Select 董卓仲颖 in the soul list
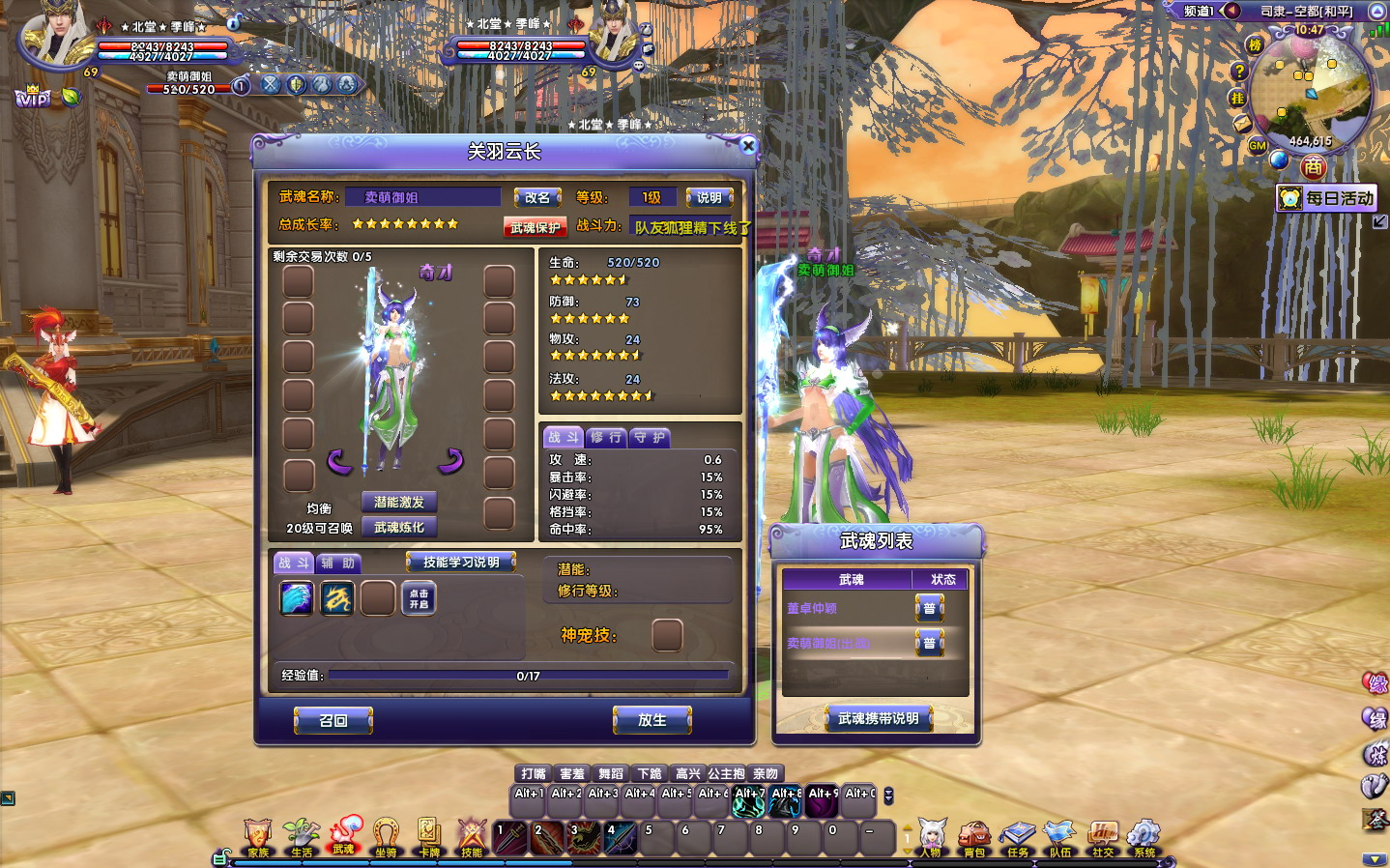The width and height of the screenshot is (1390, 868). (x=812, y=608)
